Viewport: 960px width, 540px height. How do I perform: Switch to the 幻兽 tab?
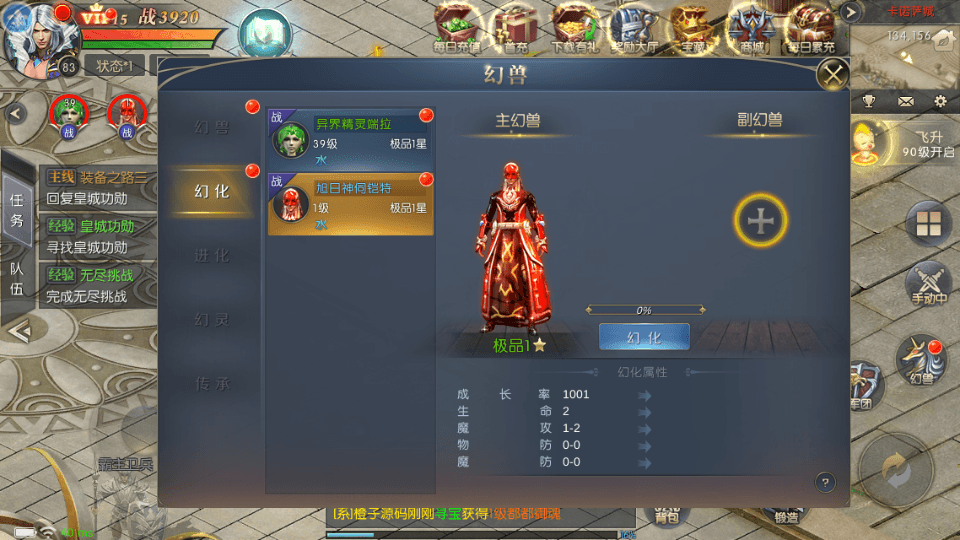pyautogui.click(x=211, y=127)
